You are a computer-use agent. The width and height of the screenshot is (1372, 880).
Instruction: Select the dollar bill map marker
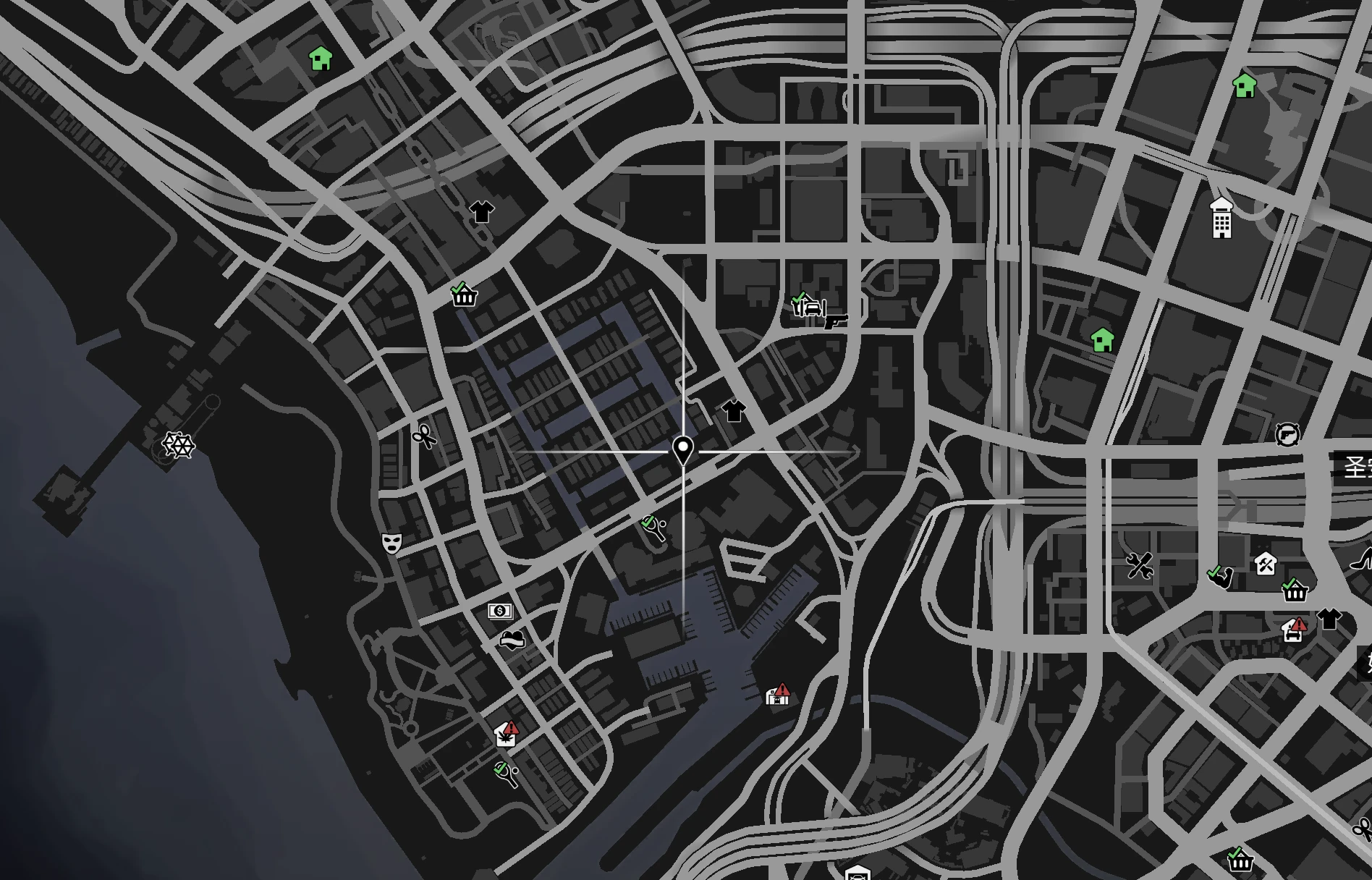(x=500, y=612)
